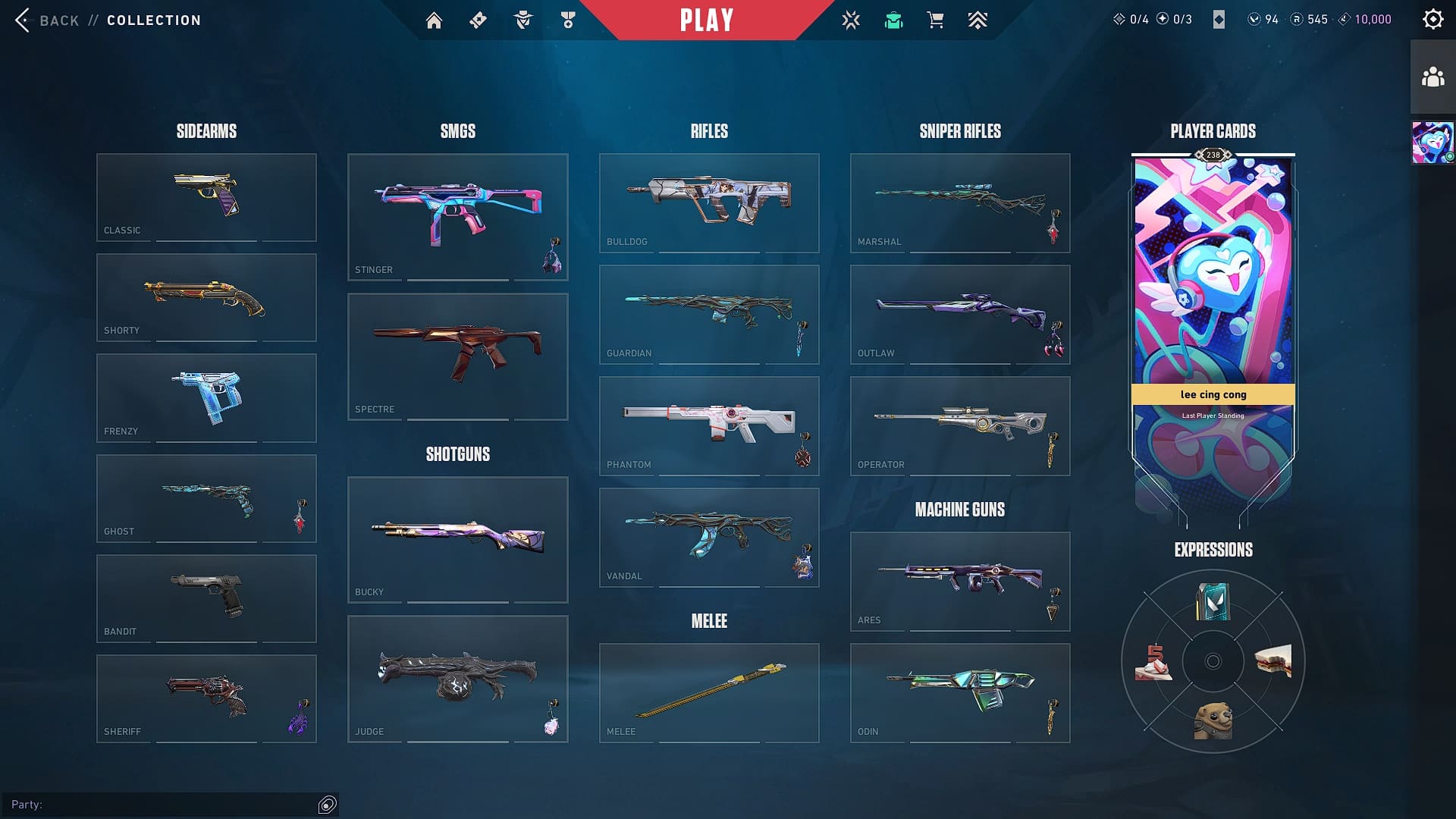1456x819 pixels.
Task: Select the Classic sidearm slot
Action: (x=206, y=197)
